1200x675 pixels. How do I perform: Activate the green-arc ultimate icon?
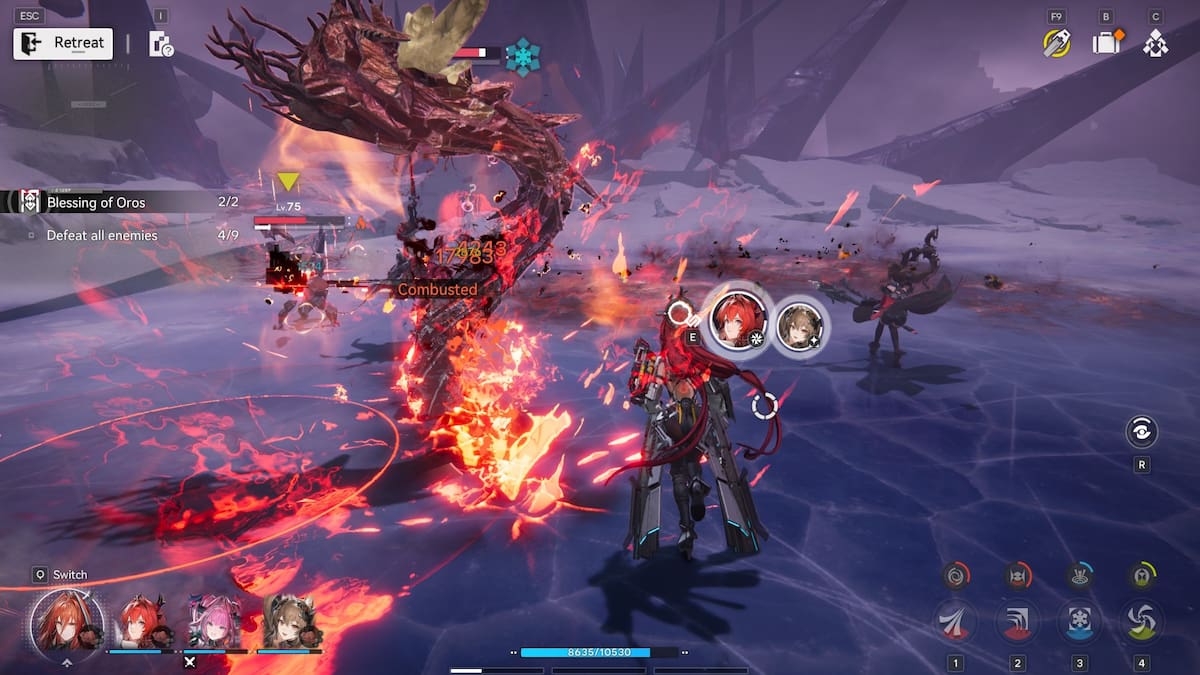pyautogui.click(x=1141, y=575)
